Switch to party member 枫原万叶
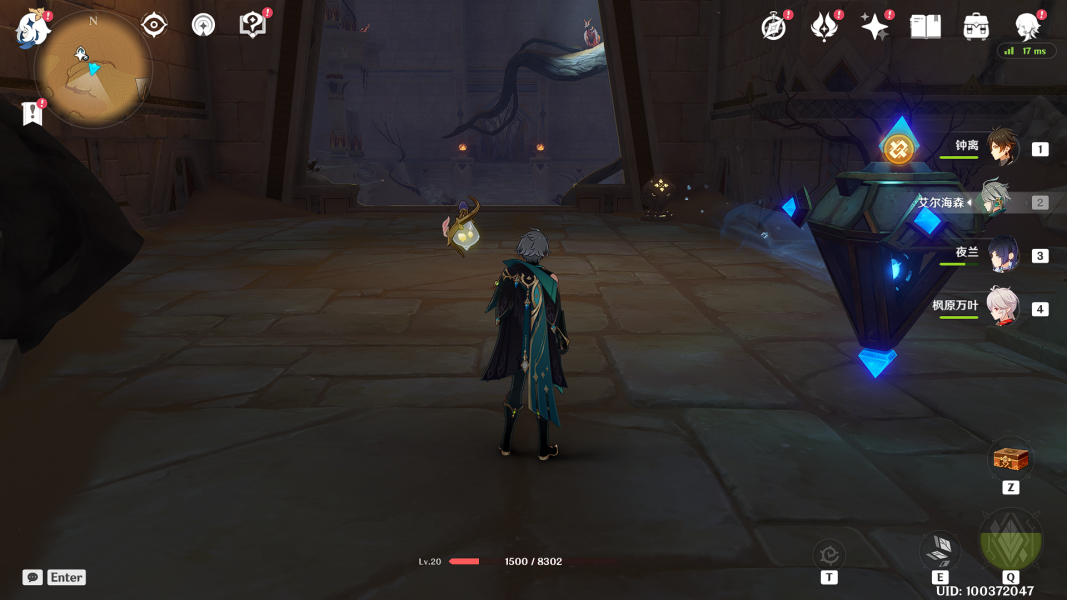Viewport: 1067px width, 600px height. (1002, 307)
